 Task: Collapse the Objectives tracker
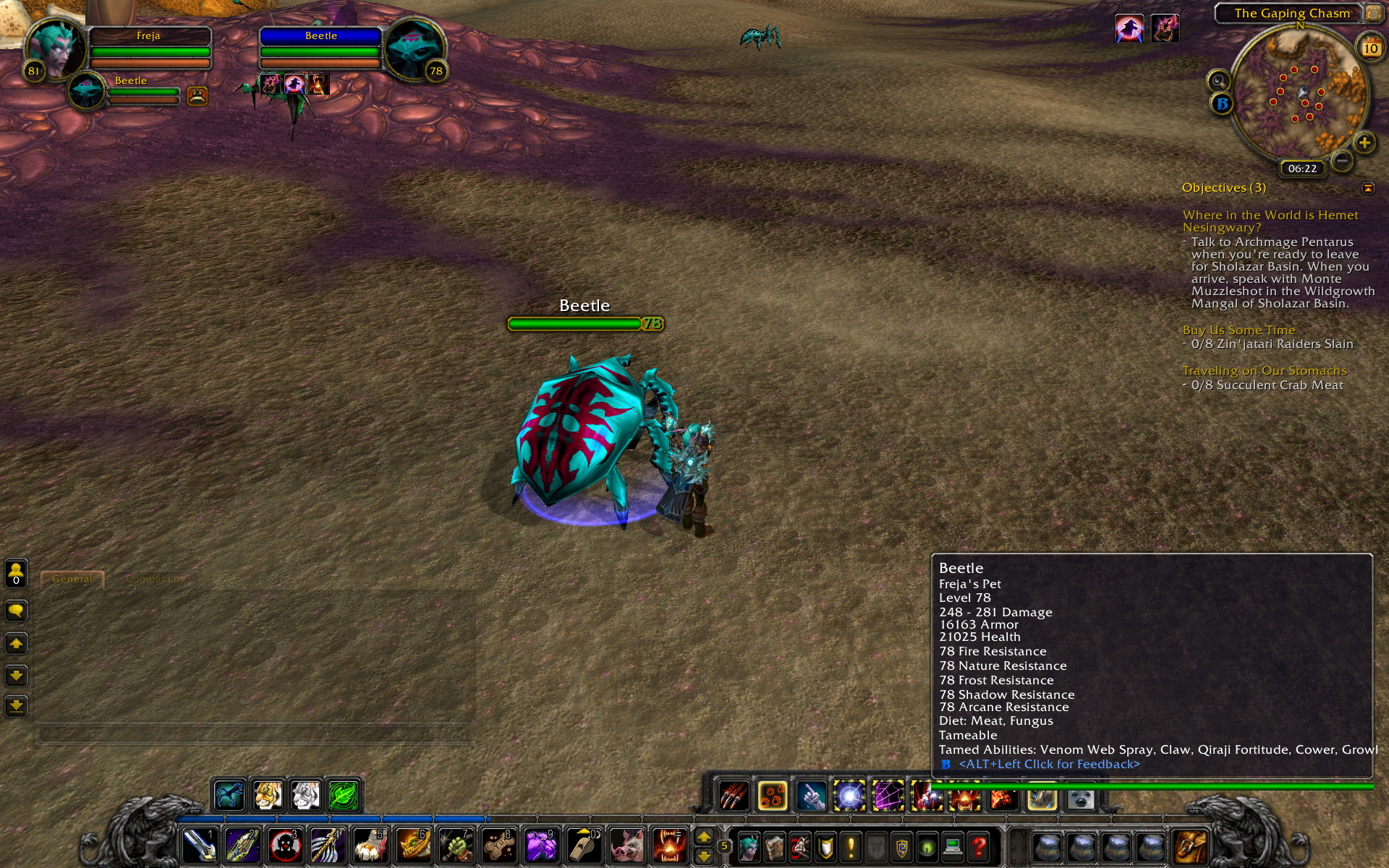1368,188
